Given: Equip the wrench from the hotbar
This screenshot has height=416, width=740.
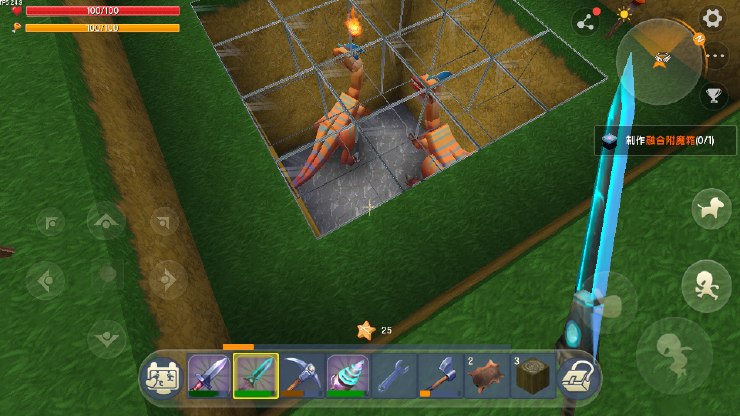Looking at the screenshot, I should (x=394, y=376).
